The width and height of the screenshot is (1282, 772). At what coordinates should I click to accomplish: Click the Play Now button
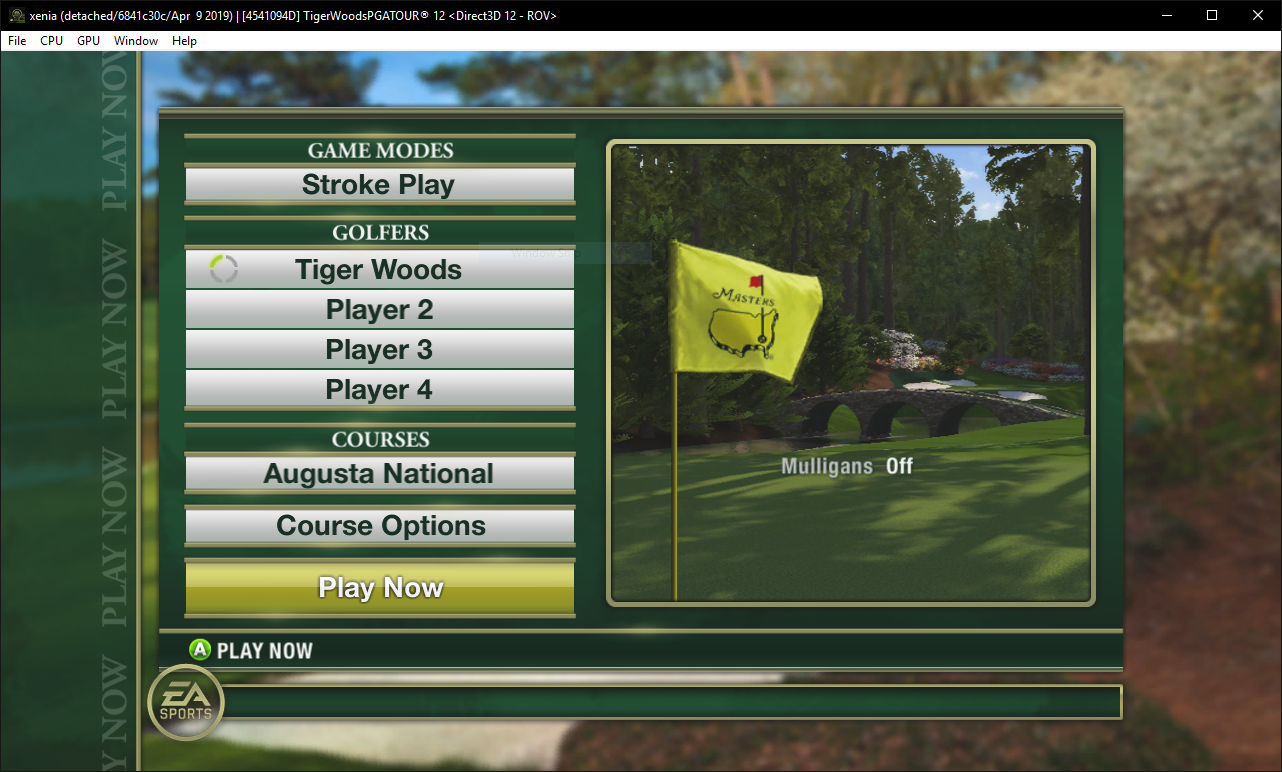(379, 588)
